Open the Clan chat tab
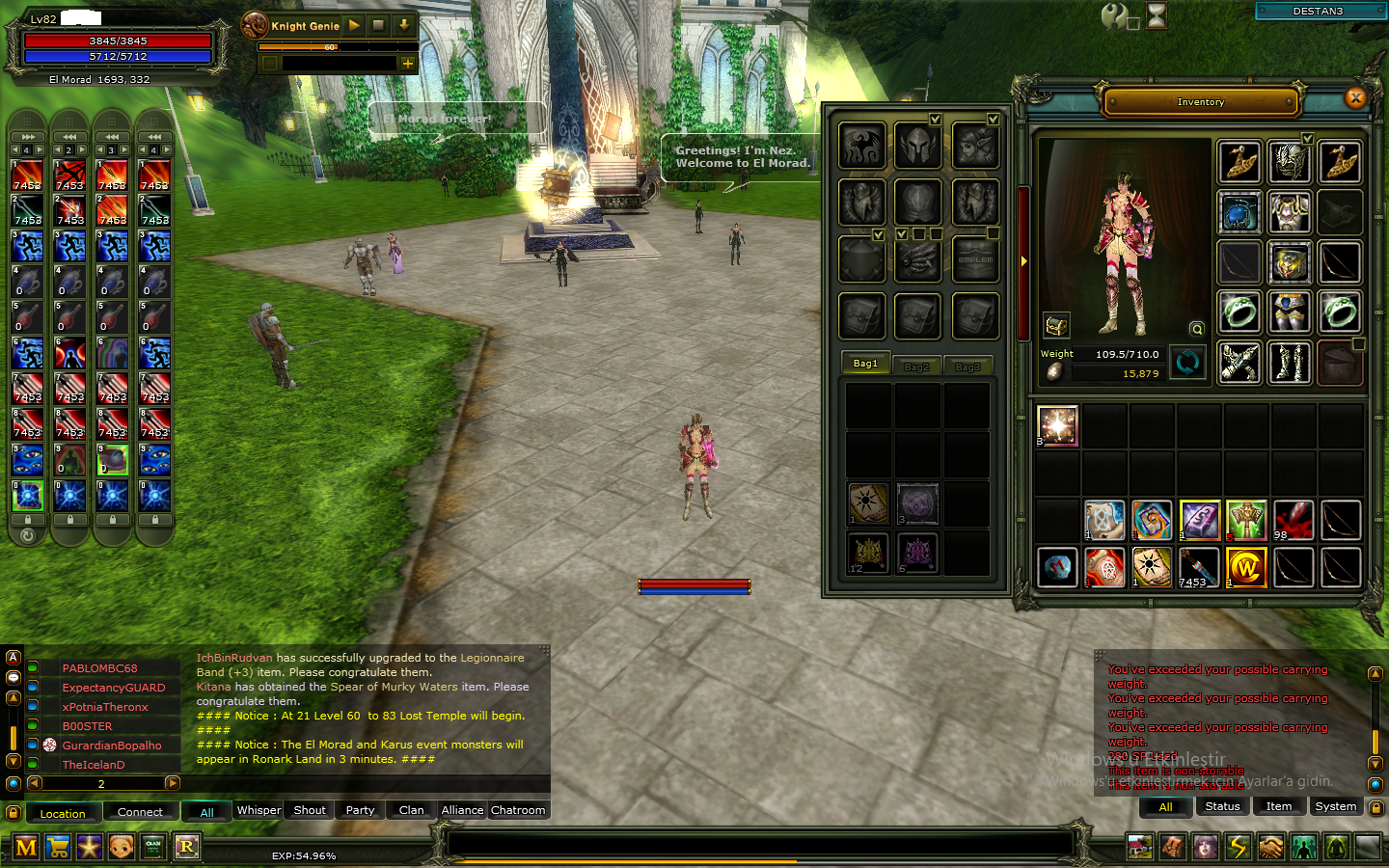This screenshot has height=868, width=1389. tap(411, 810)
